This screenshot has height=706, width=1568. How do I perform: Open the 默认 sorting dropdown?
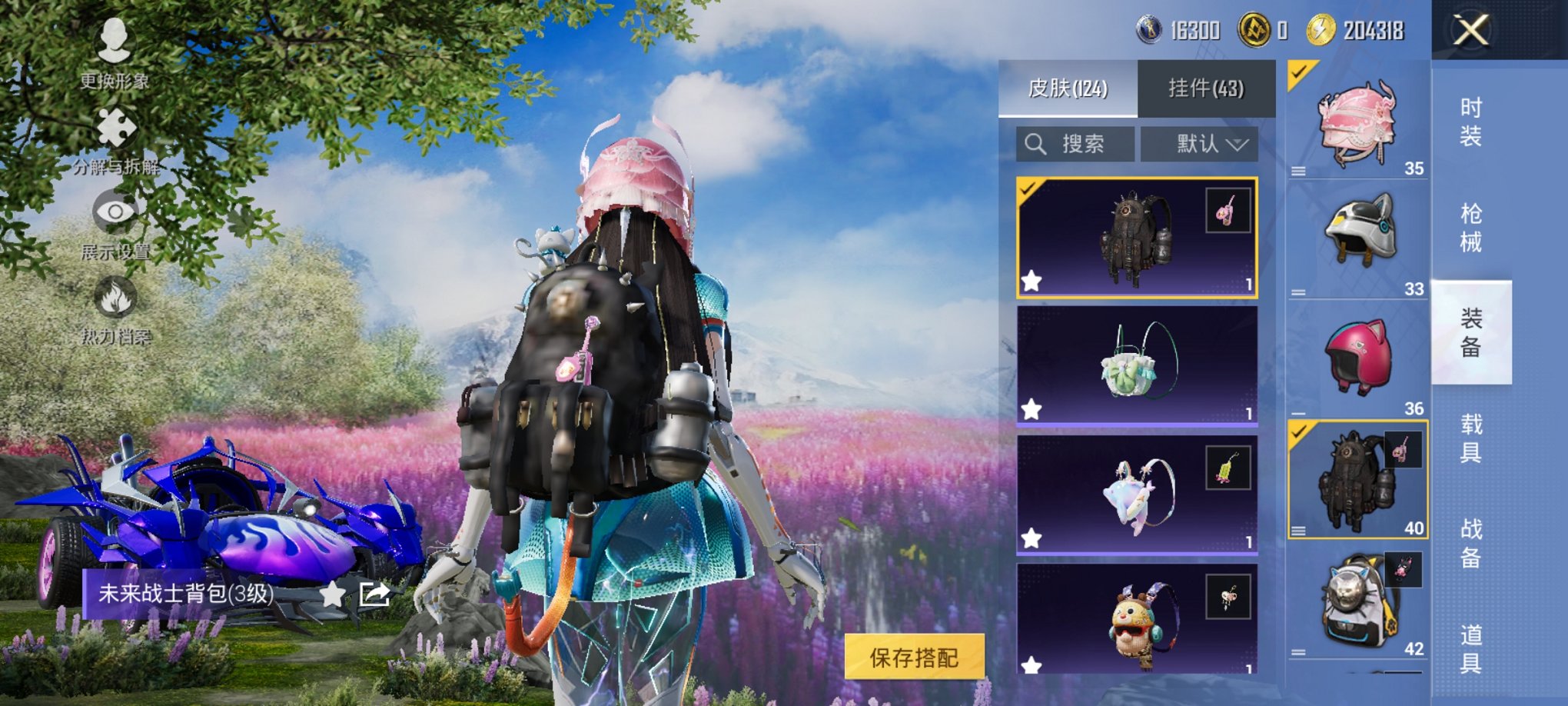[1200, 145]
